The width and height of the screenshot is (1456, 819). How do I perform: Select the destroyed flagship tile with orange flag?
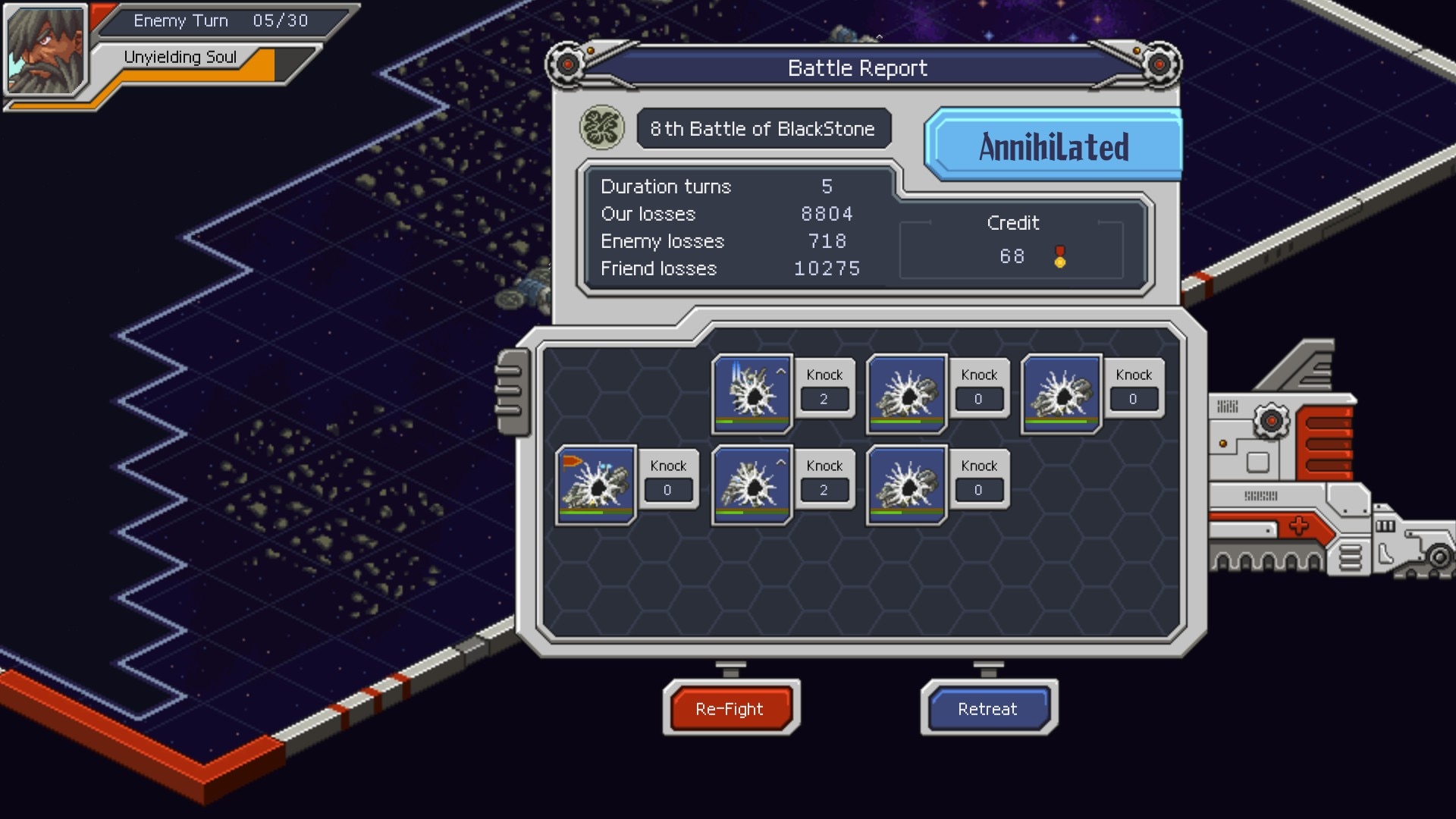point(595,485)
